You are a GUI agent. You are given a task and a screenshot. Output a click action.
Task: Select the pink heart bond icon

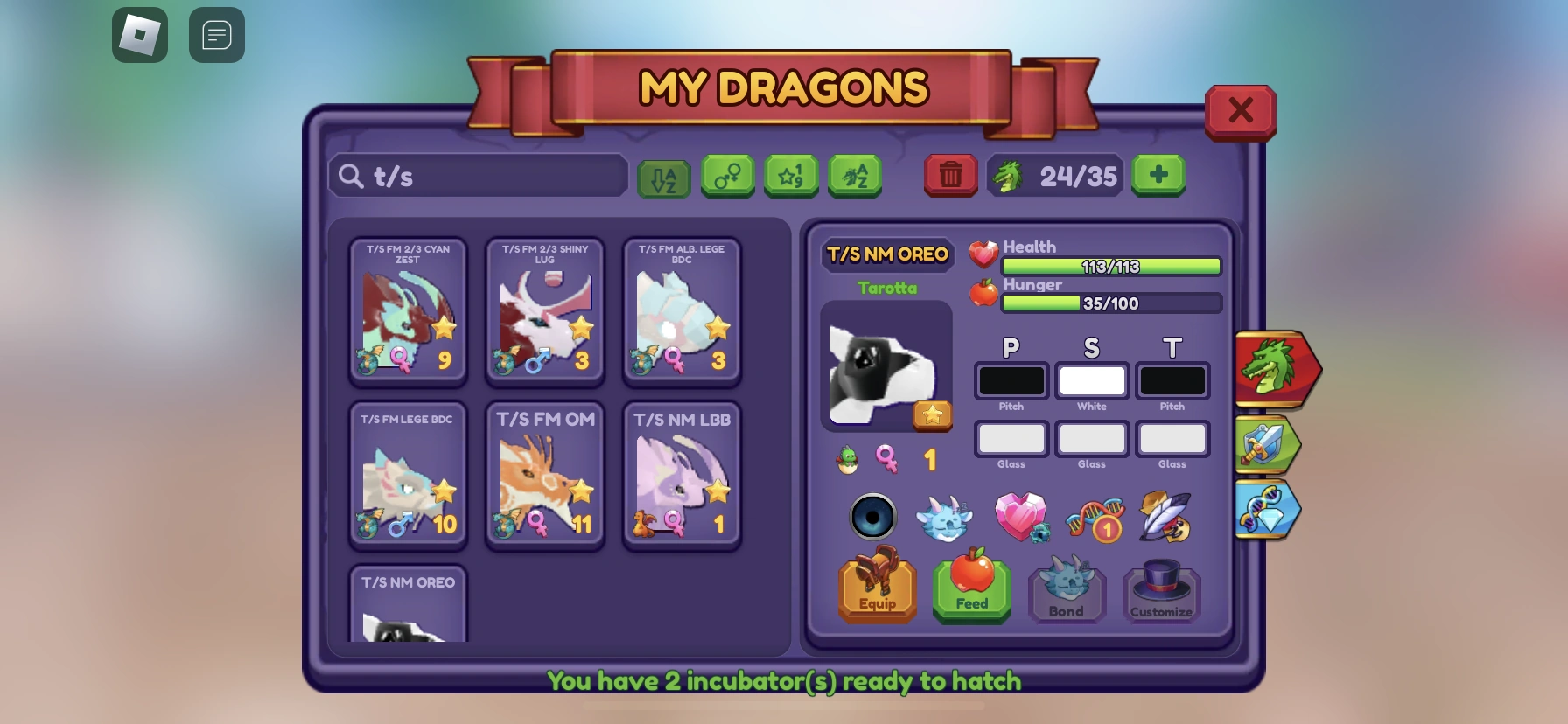[1022, 518]
